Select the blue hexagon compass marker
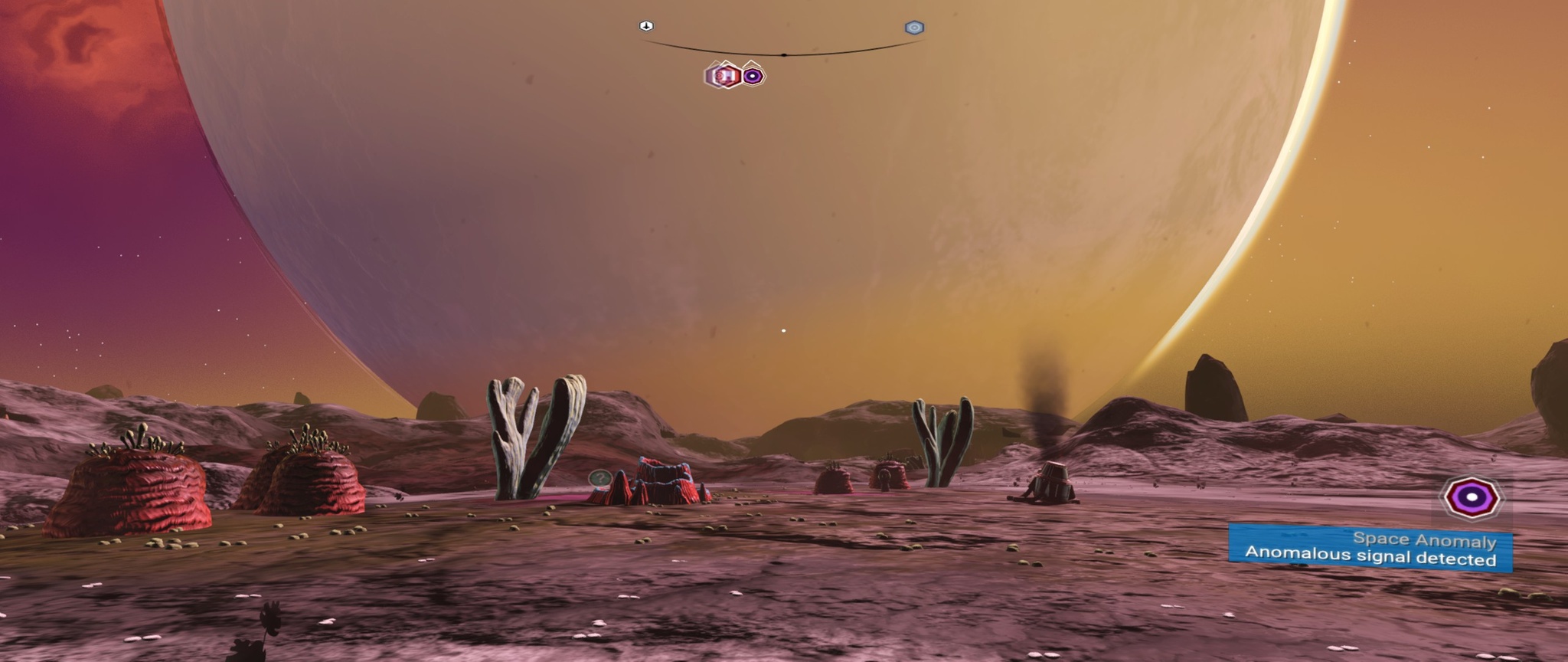This screenshot has height=662, width=1568. coord(914,28)
